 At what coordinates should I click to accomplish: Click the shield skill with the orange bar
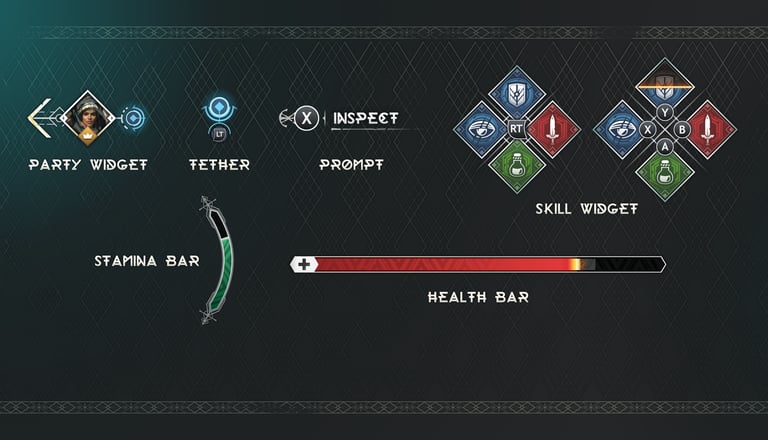pos(659,92)
